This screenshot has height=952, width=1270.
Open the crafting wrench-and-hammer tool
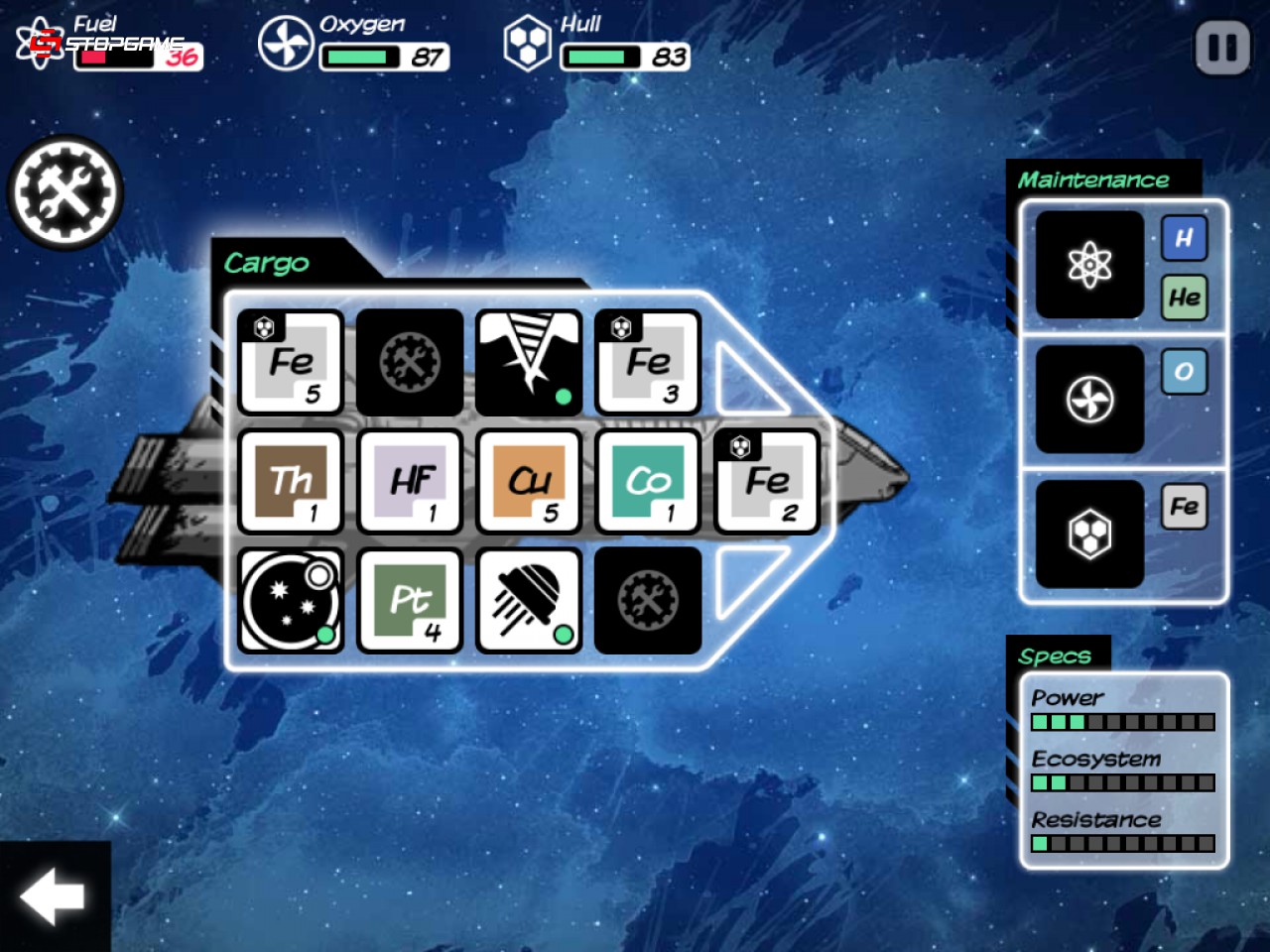63,191
